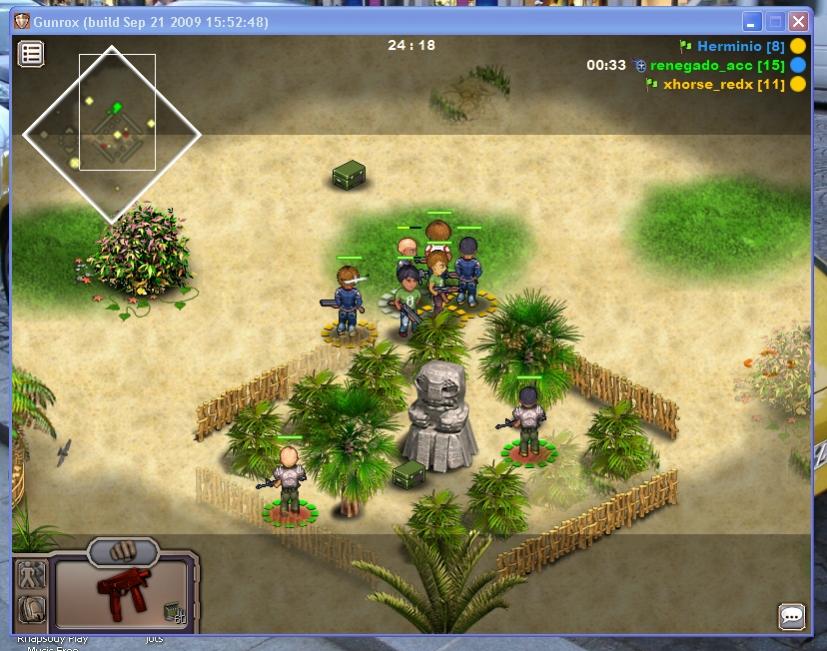Close the Gunrox window
Screen dimensions: 827x651
(798, 21)
